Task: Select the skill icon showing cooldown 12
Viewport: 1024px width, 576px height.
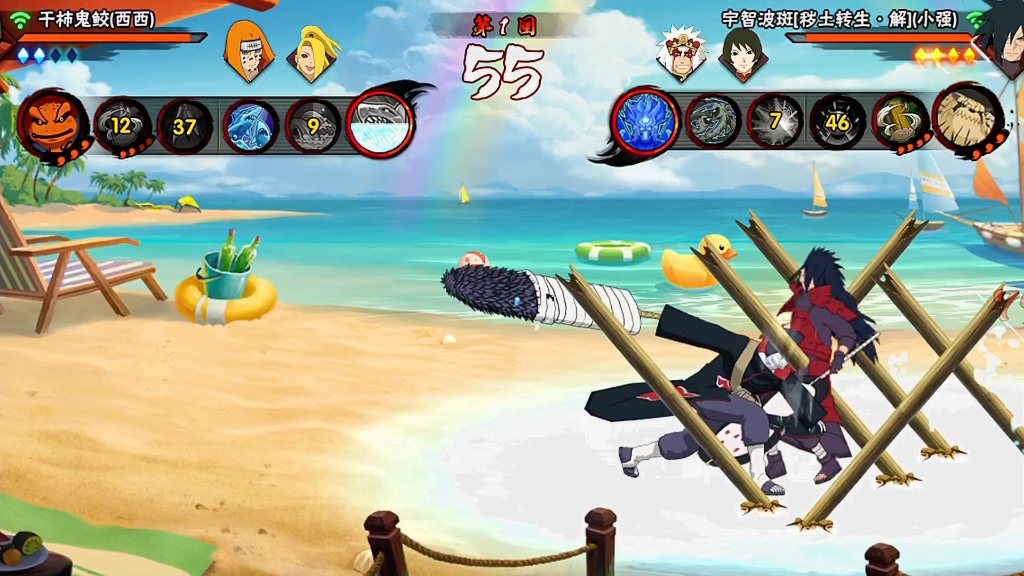Action: coord(121,125)
